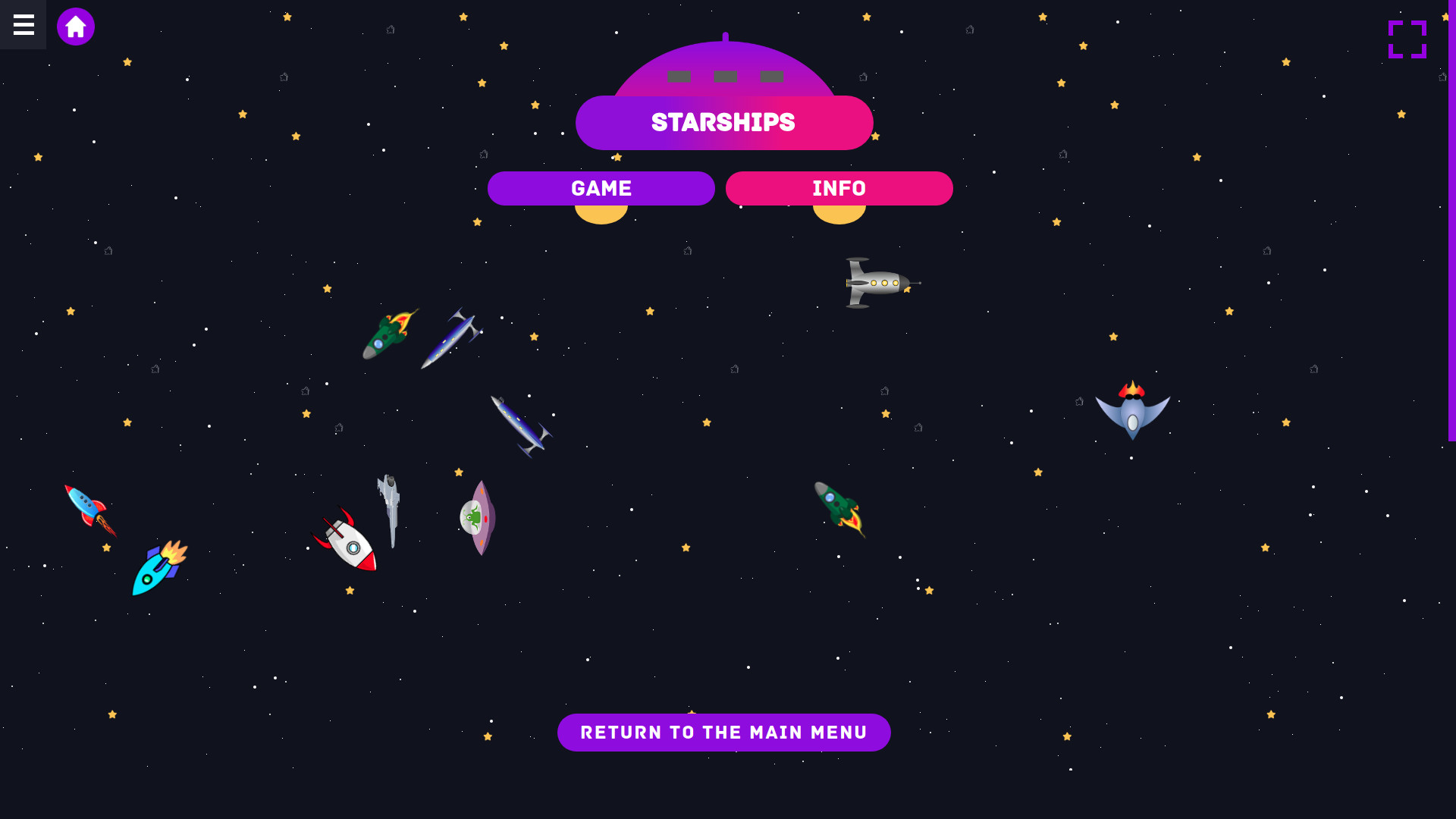This screenshot has height=819, width=1456.
Task: Open the hamburger menu
Action: (23, 25)
